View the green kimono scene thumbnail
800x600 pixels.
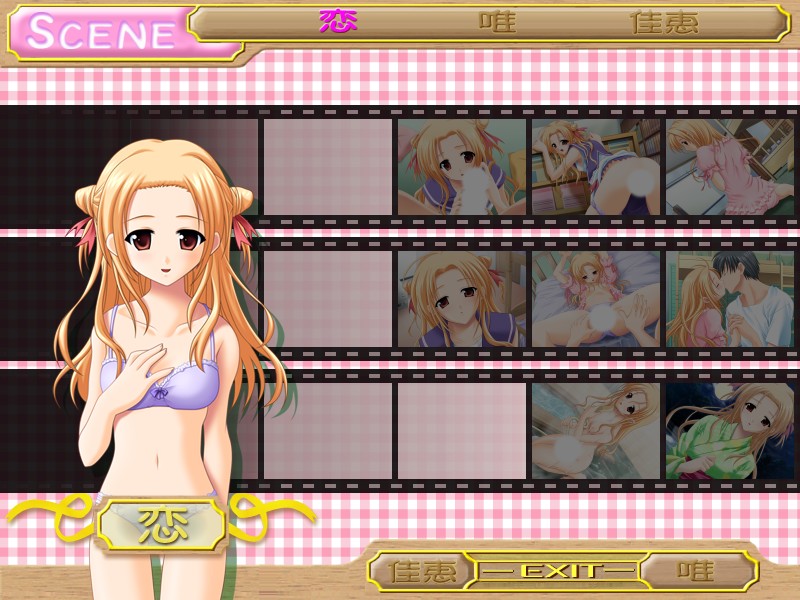[x=729, y=431]
